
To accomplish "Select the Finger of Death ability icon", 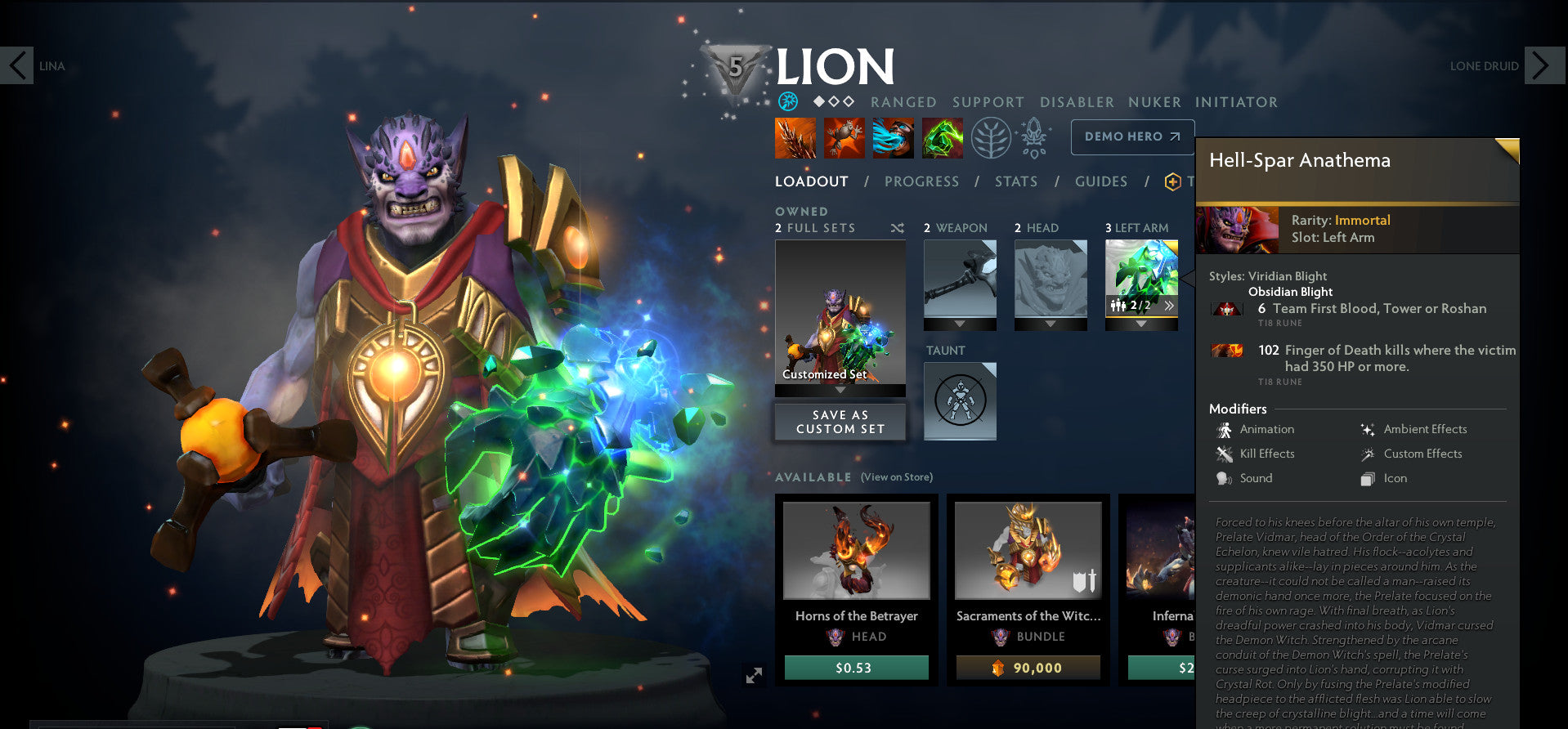I will [942, 137].
